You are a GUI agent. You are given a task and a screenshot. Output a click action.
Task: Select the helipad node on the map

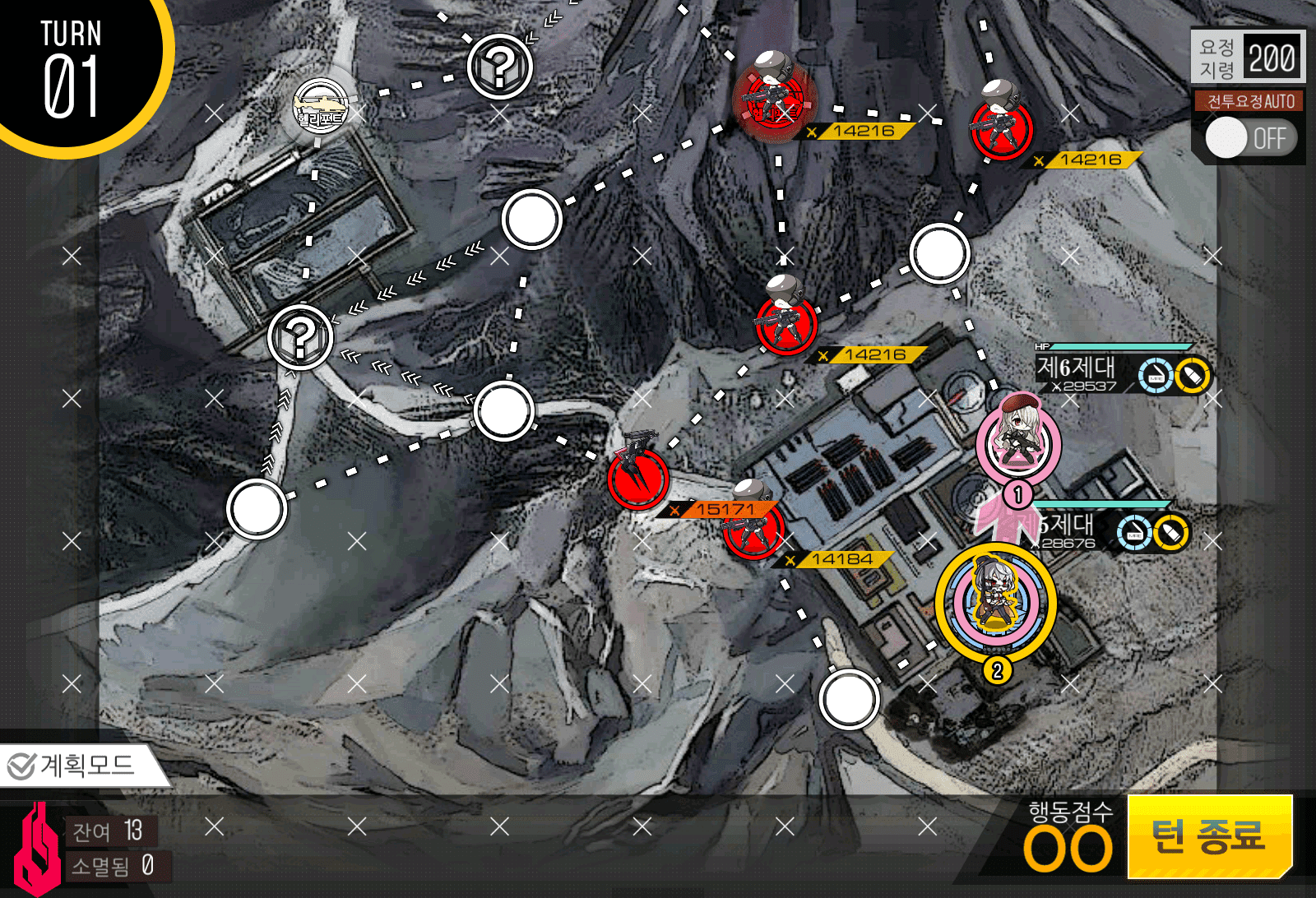[x=321, y=107]
